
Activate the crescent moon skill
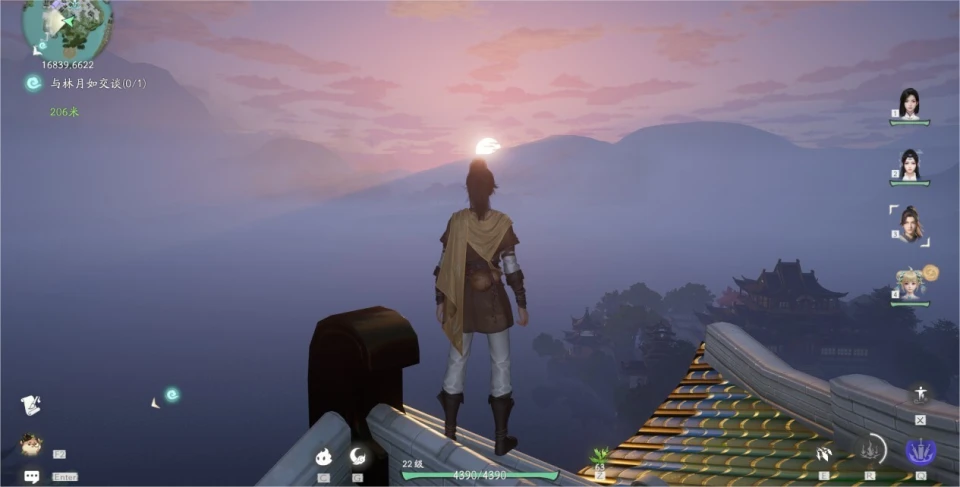(x=357, y=457)
